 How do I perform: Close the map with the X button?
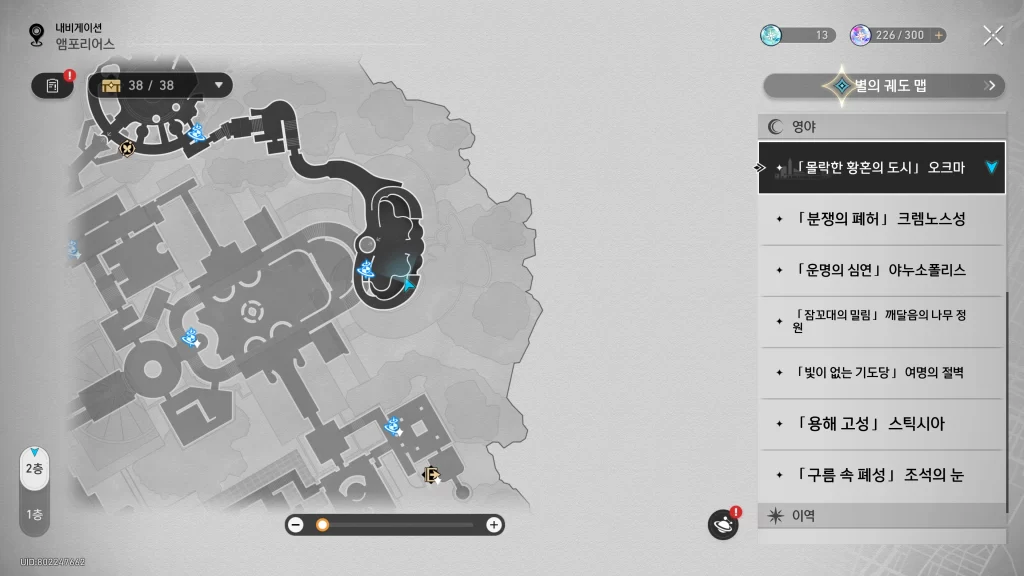(993, 35)
